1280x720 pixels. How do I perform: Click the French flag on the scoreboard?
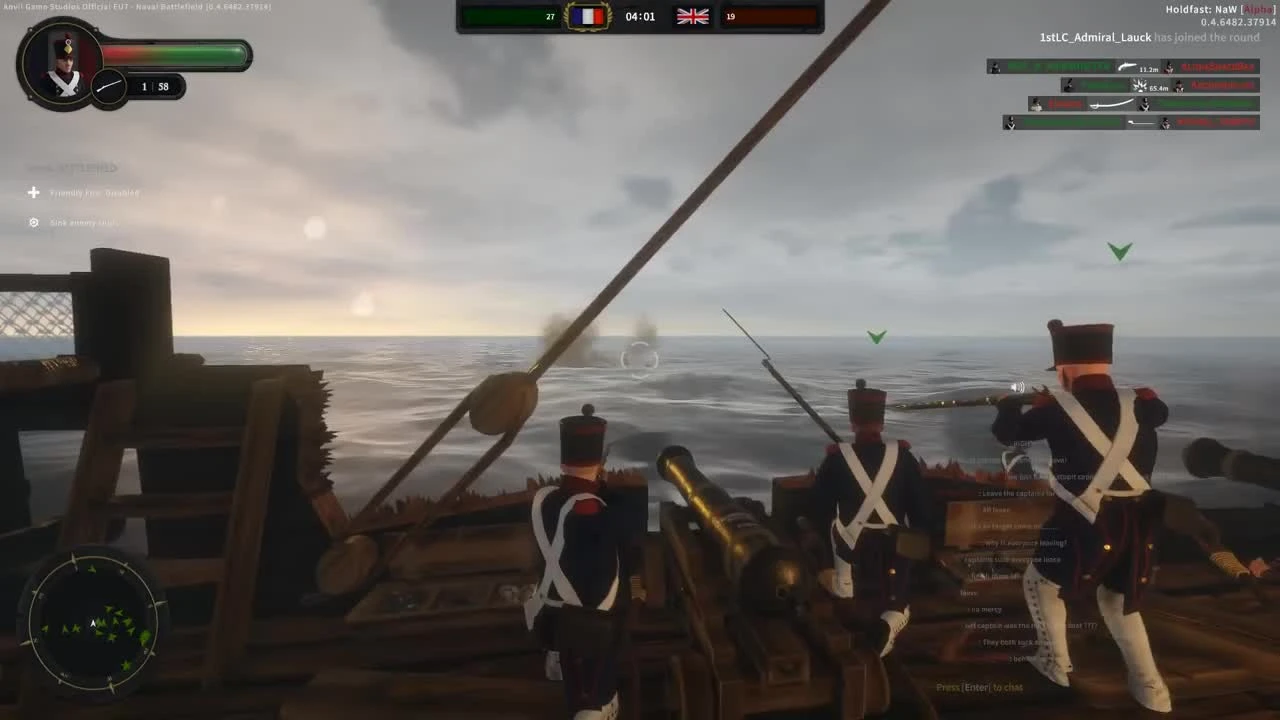coord(586,16)
